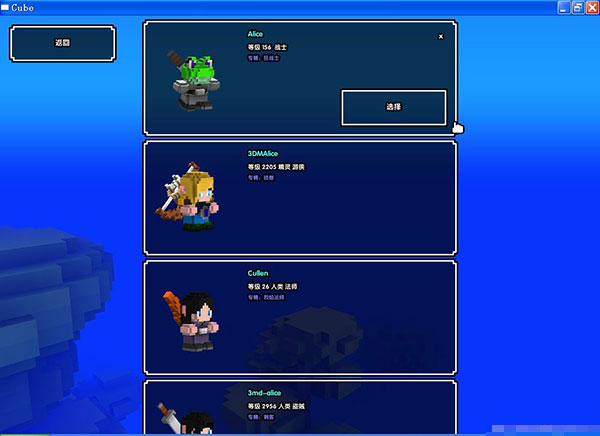The width and height of the screenshot is (600, 436).
Task: Minimize the Cube window
Action: click(563, 7)
